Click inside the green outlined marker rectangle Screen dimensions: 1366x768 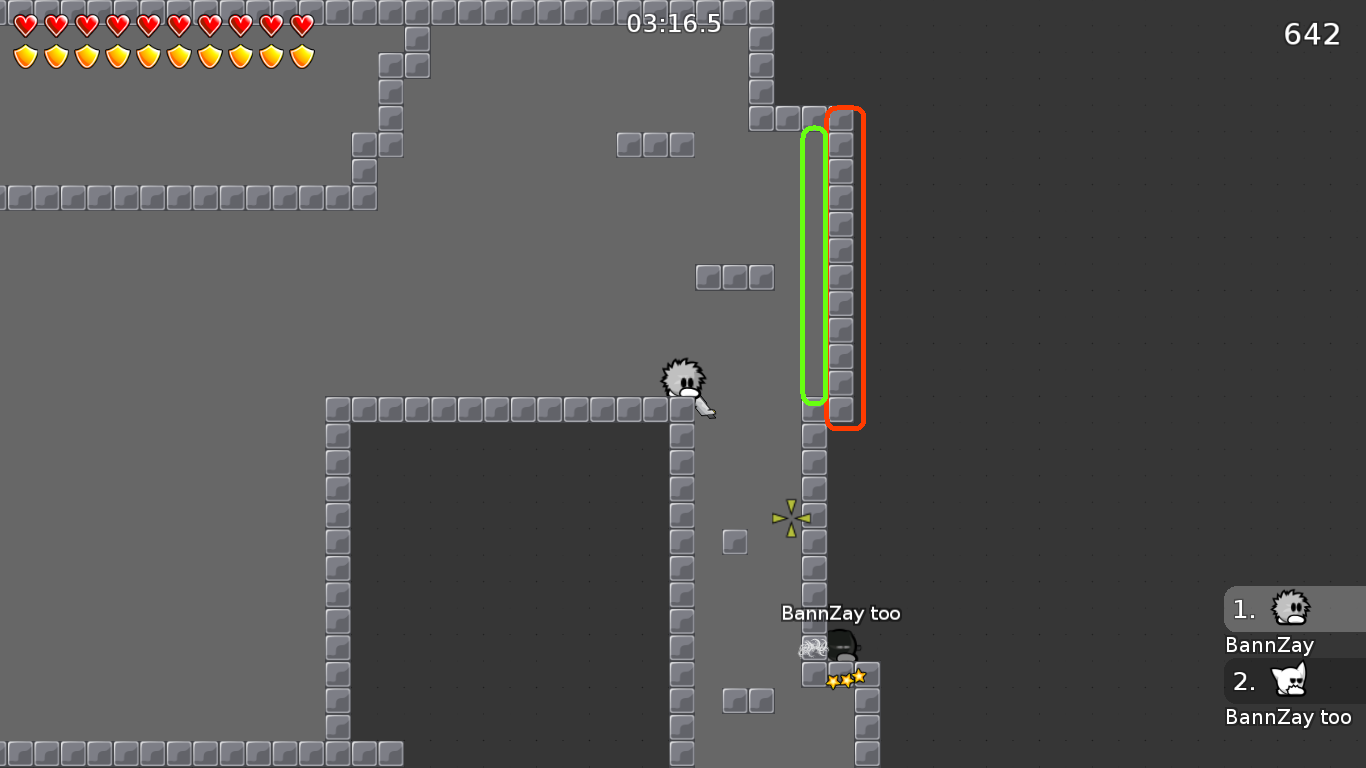point(813,265)
